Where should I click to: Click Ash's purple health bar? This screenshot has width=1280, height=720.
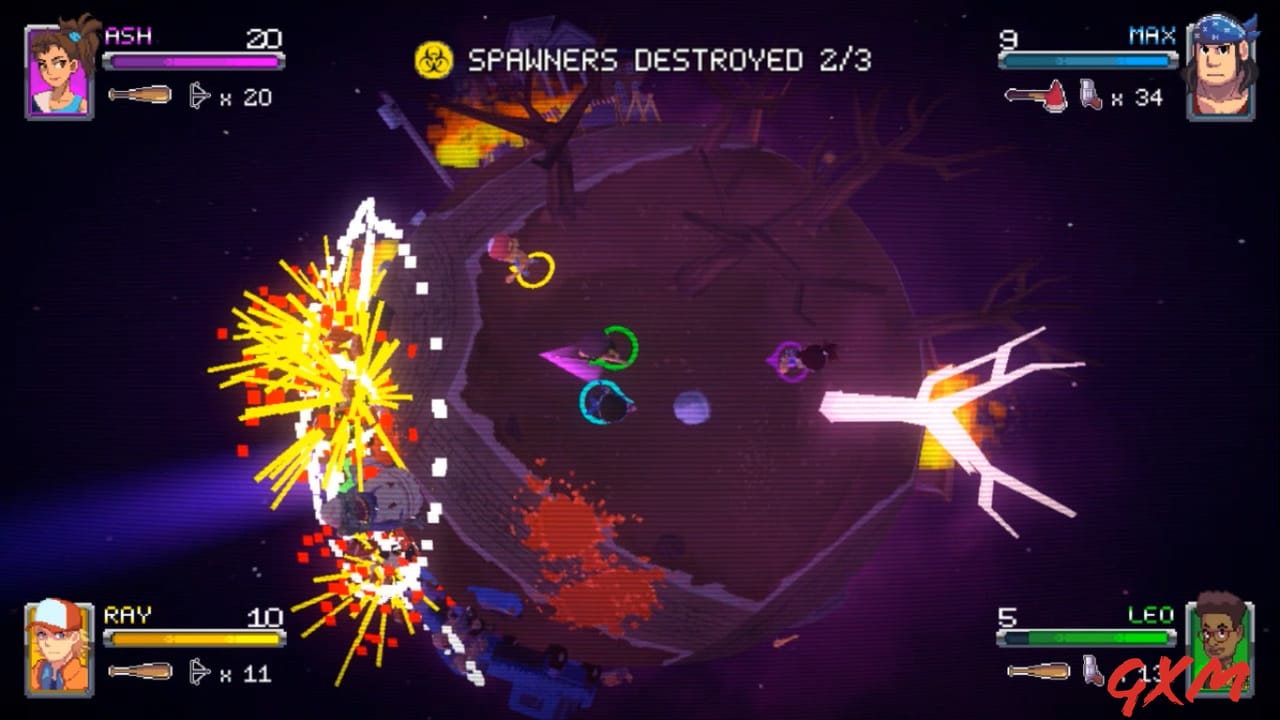(x=195, y=60)
